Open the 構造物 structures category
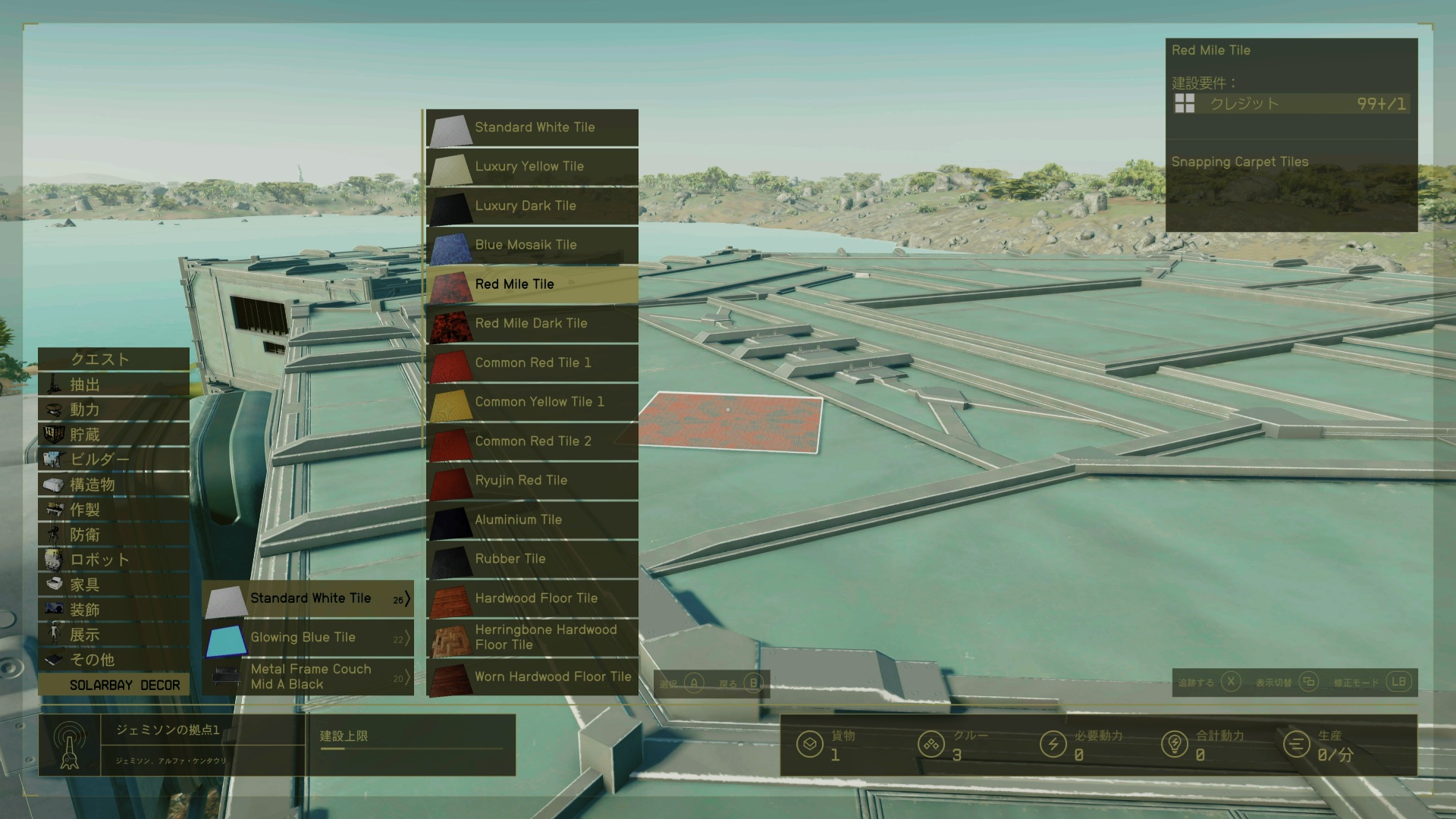Viewport: 1456px width, 819px height. click(x=115, y=485)
